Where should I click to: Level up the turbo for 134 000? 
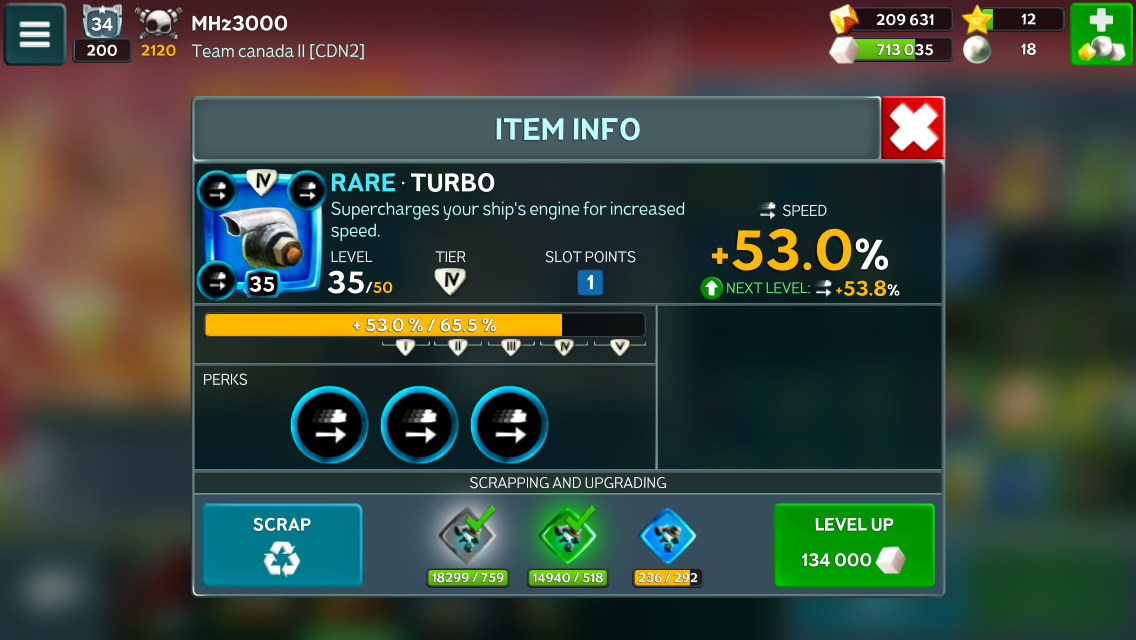coord(853,545)
